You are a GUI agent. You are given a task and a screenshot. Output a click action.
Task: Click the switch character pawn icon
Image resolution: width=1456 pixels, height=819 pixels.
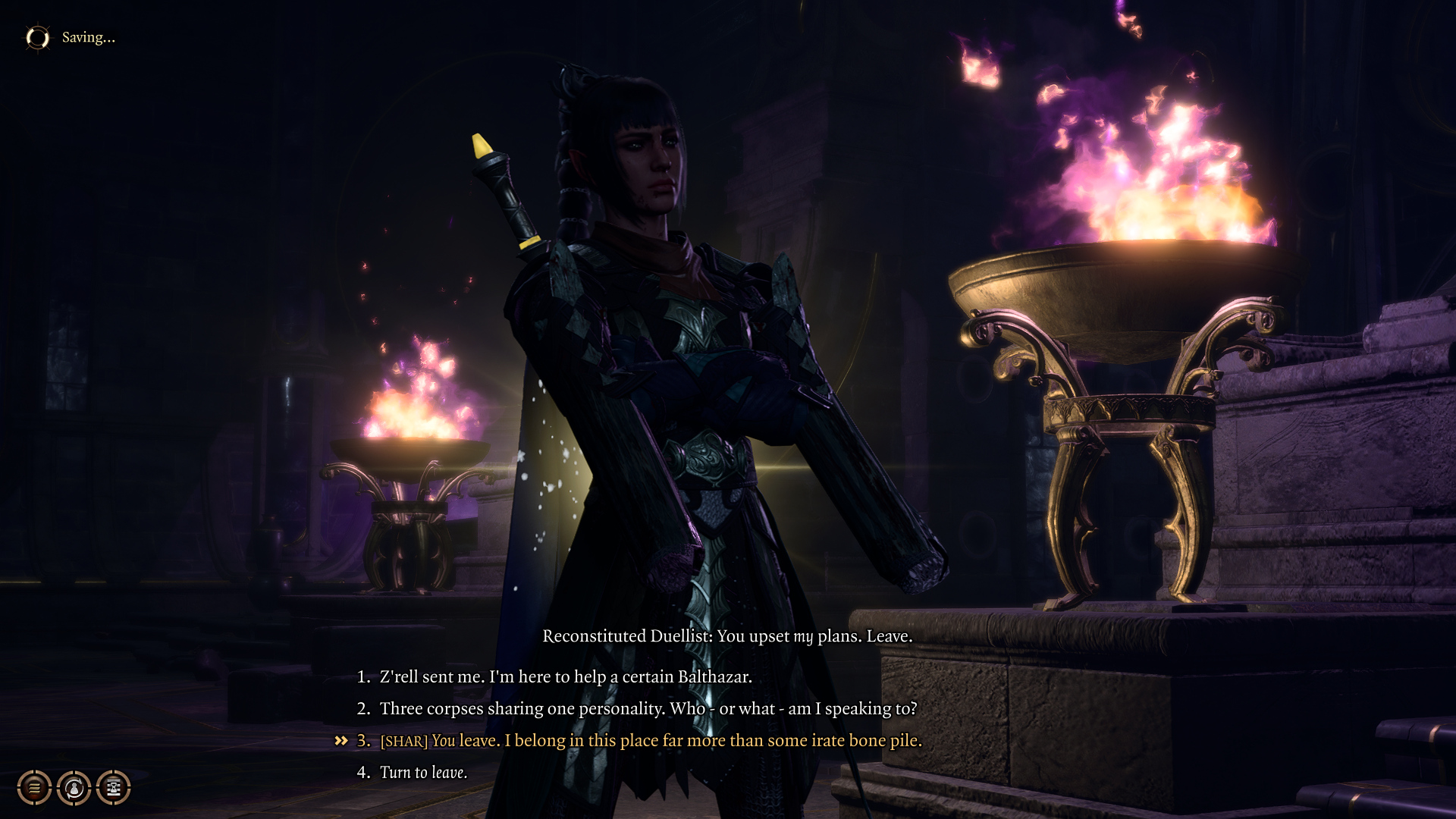click(74, 788)
